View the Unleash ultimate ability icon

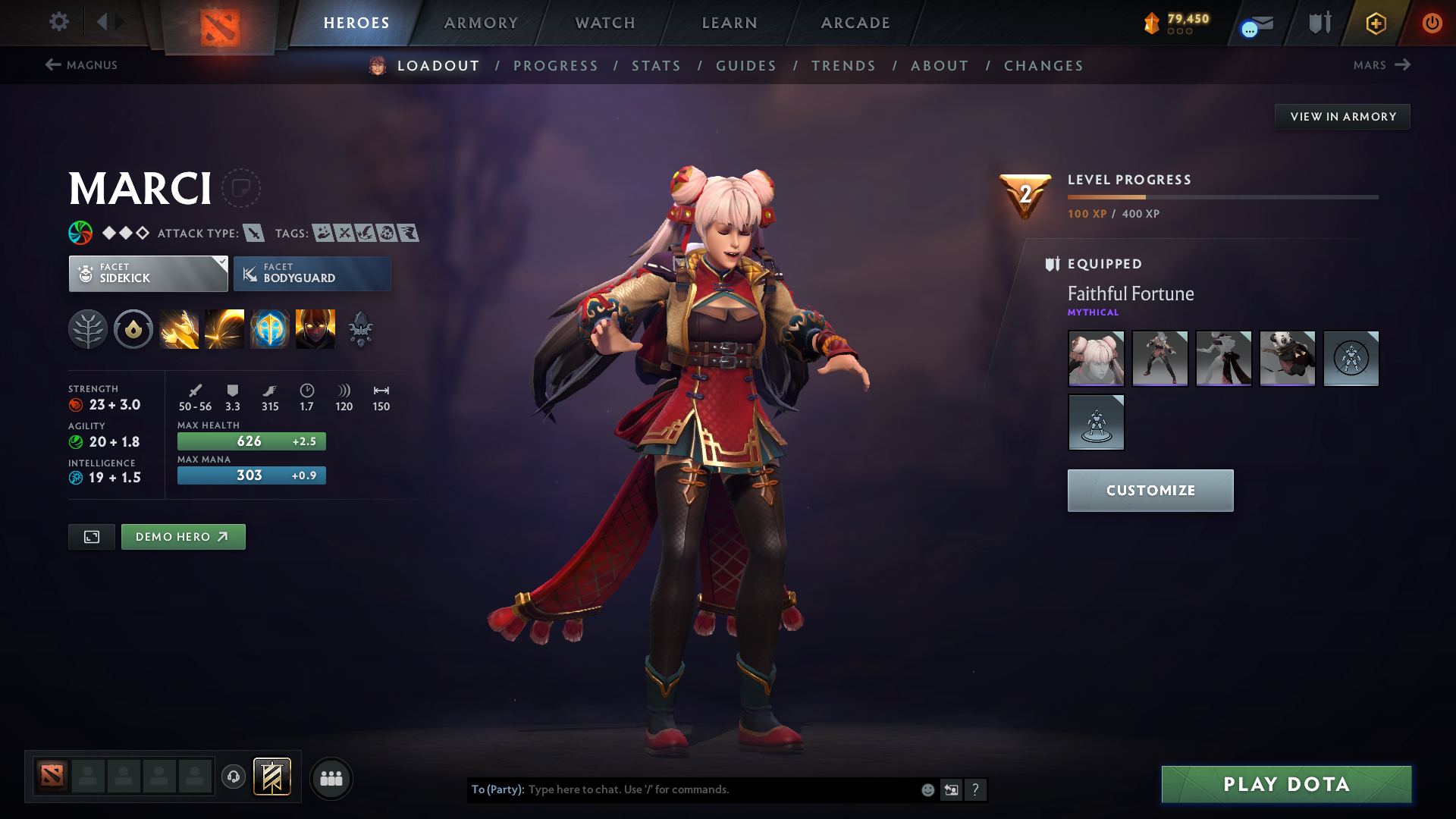pyautogui.click(x=315, y=328)
